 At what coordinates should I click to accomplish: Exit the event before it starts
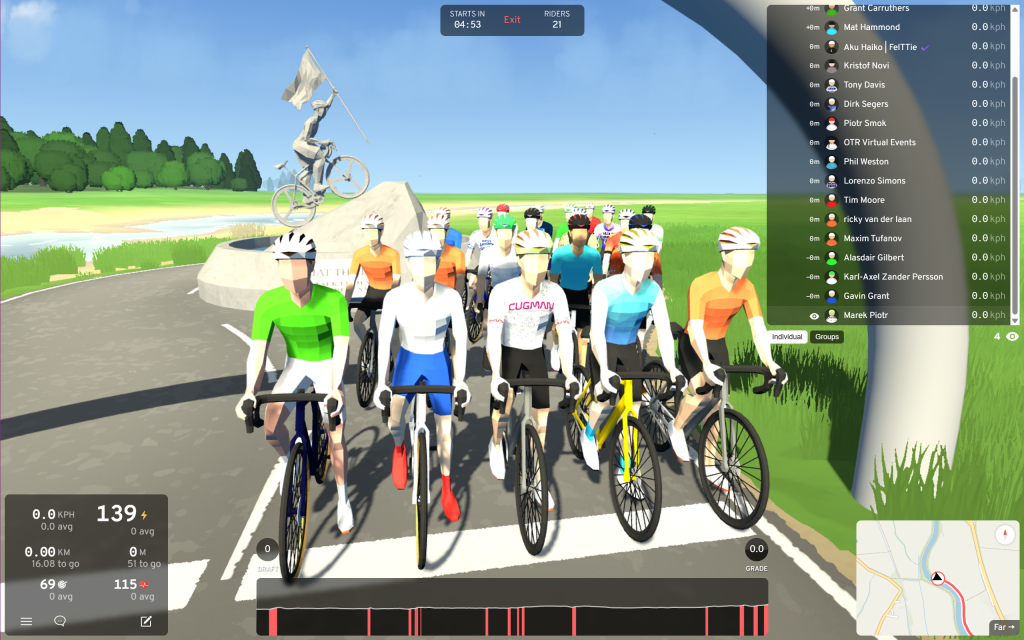coord(512,20)
